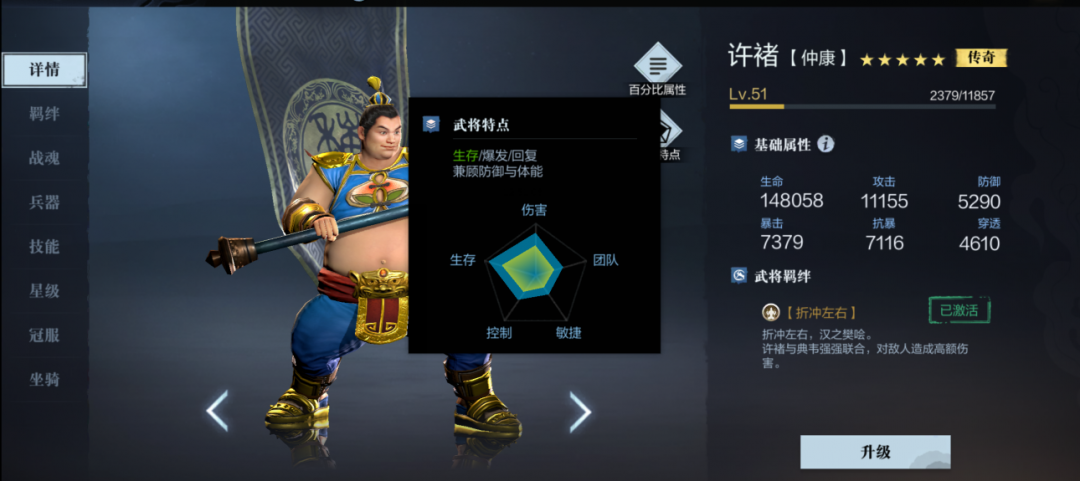Open the 兵器 weapons tab
Image resolution: width=1080 pixels, height=481 pixels.
pyautogui.click(x=44, y=202)
